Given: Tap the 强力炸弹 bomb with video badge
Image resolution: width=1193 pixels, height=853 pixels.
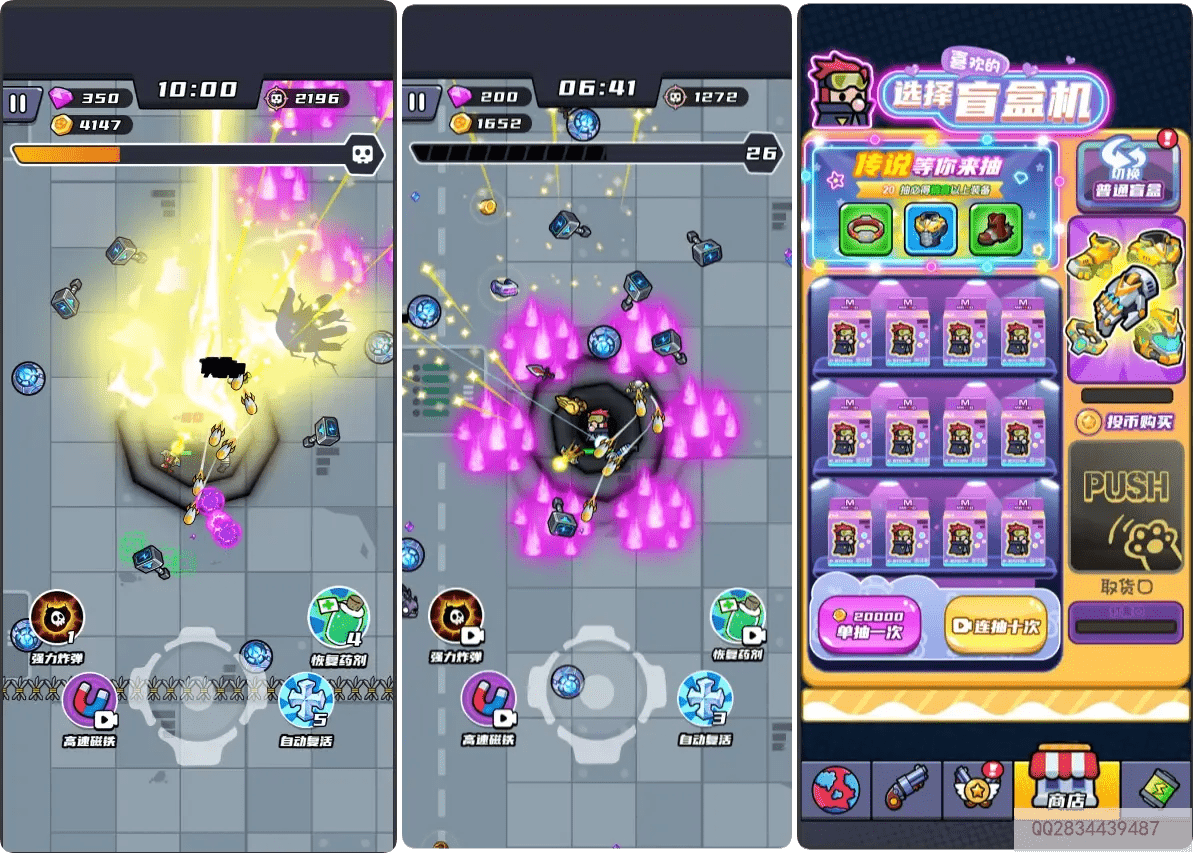Looking at the screenshot, I should [456, 618].
